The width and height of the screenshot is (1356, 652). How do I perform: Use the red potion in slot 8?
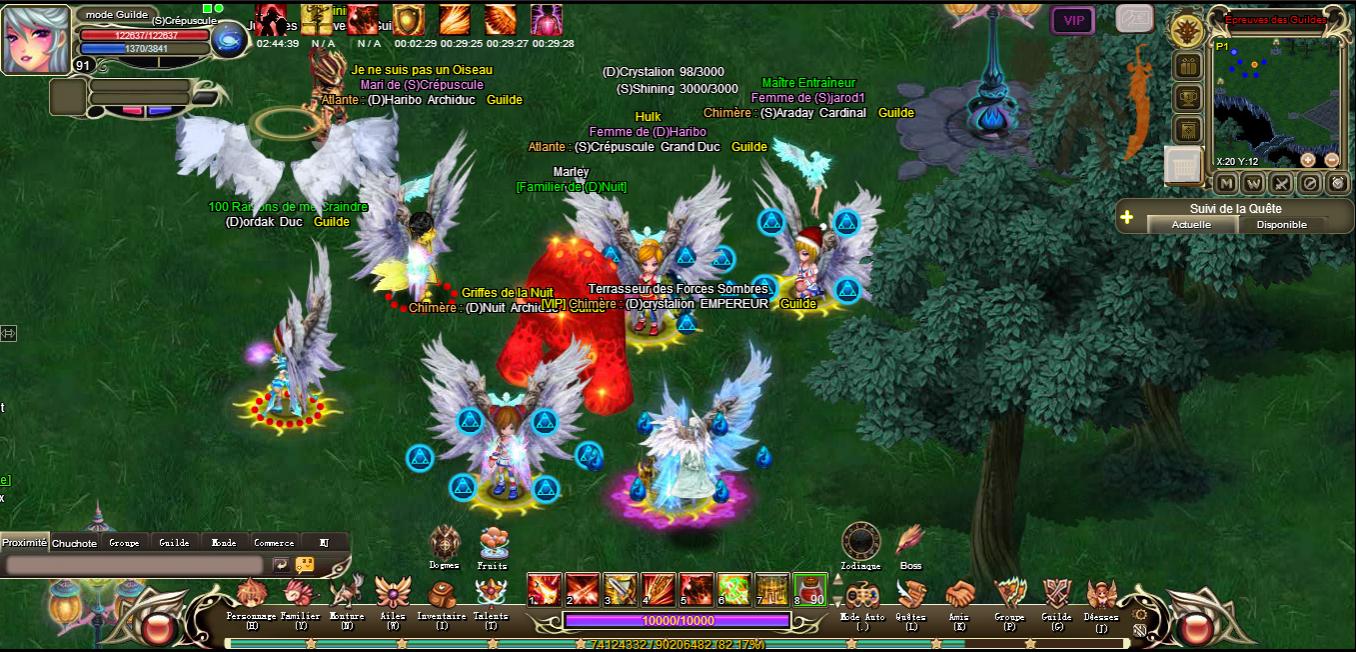(809, 589)
